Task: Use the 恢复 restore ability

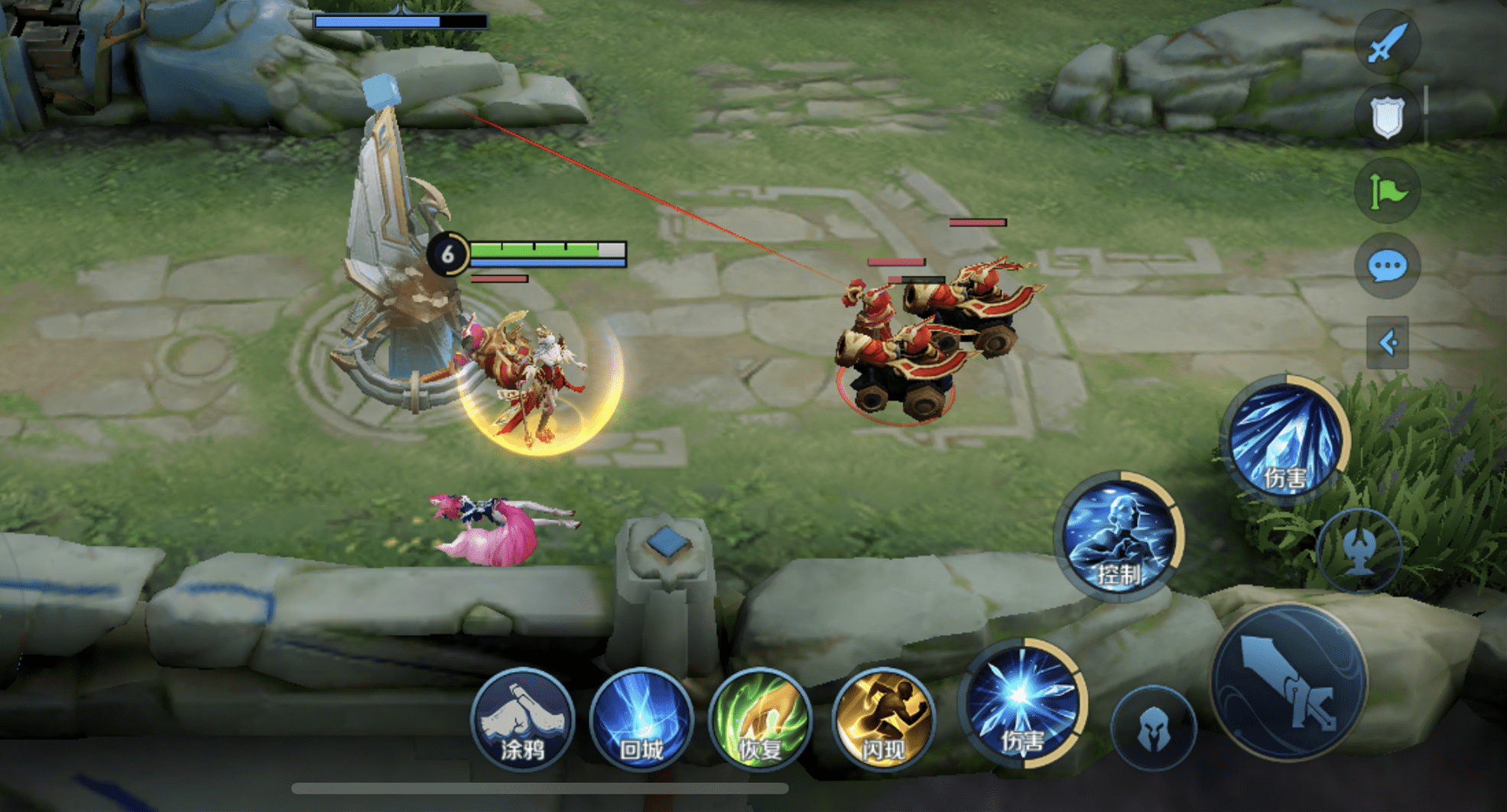Action: point(761,719)
